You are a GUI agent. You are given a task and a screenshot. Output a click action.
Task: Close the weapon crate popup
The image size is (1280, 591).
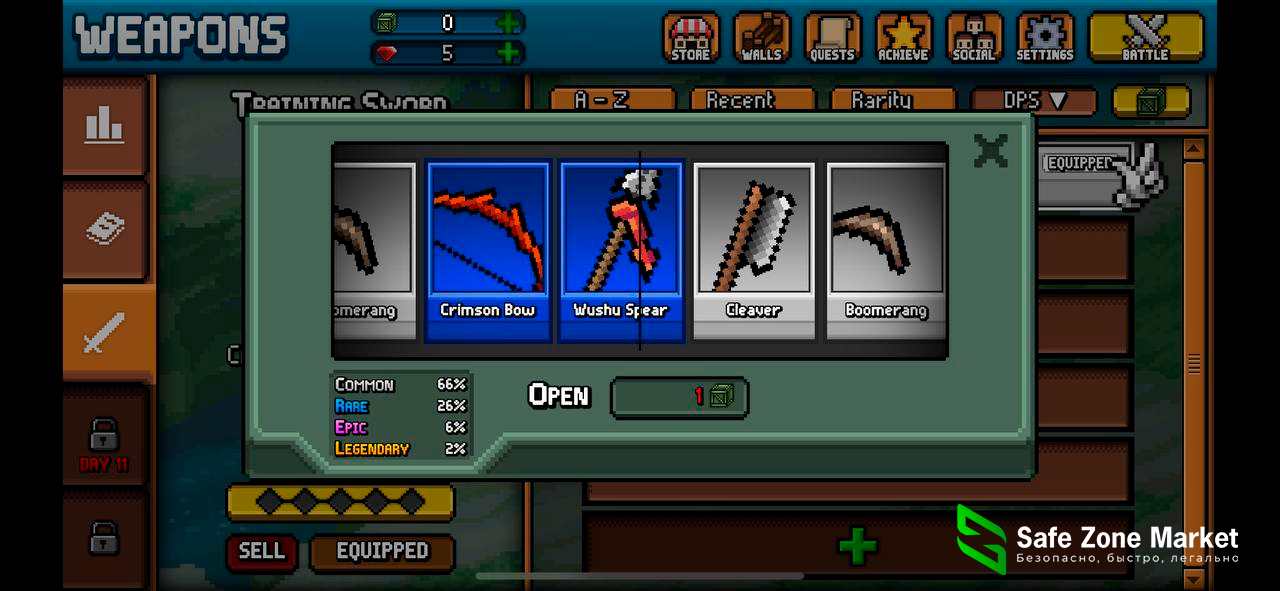click(x=990, y=150)
